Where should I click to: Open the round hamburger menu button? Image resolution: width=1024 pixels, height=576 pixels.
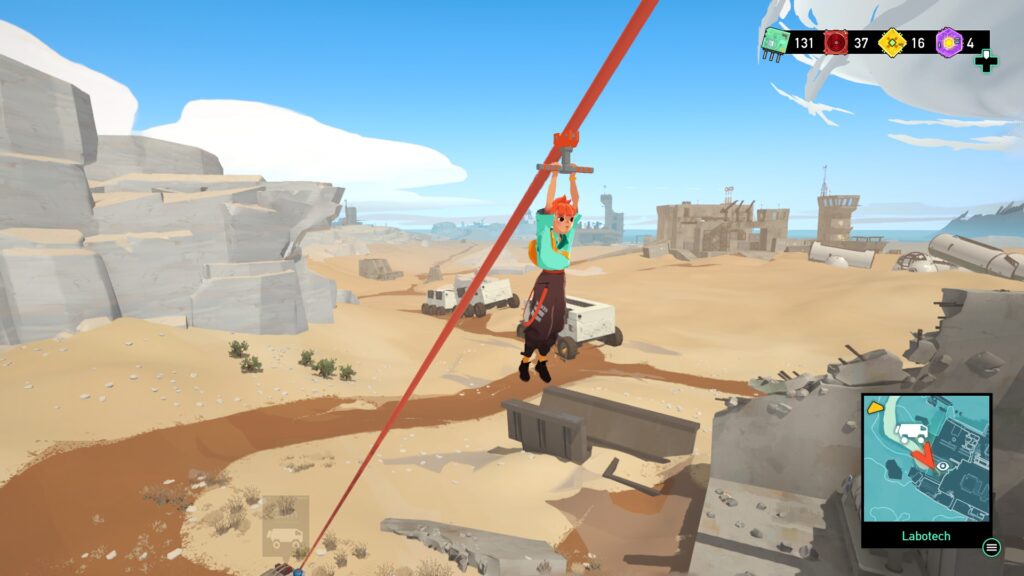pyautogui.click(x=991, y=547)
